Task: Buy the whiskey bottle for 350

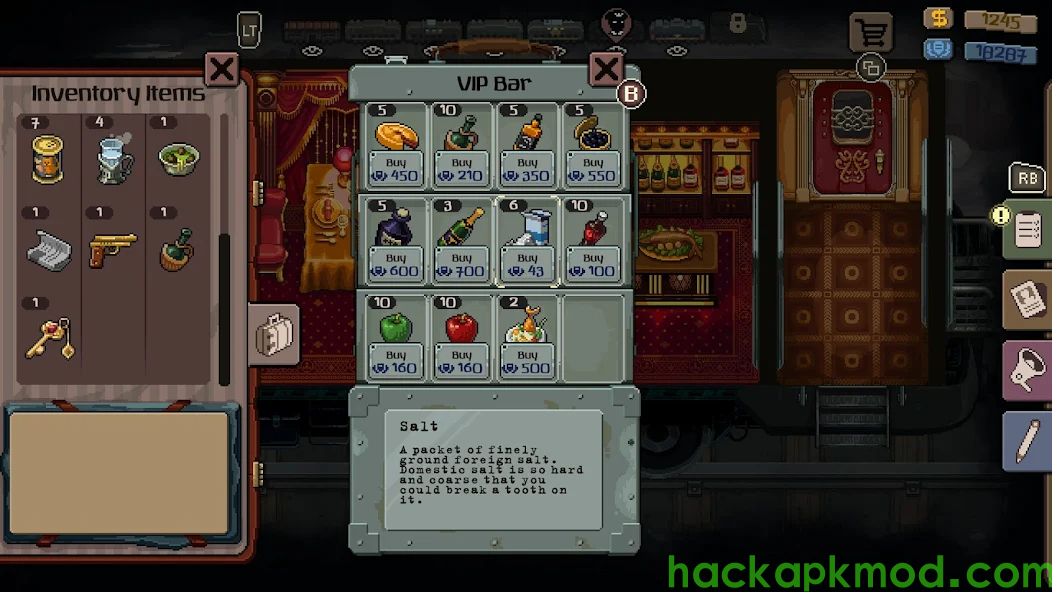Action: [x=528, y=169]
